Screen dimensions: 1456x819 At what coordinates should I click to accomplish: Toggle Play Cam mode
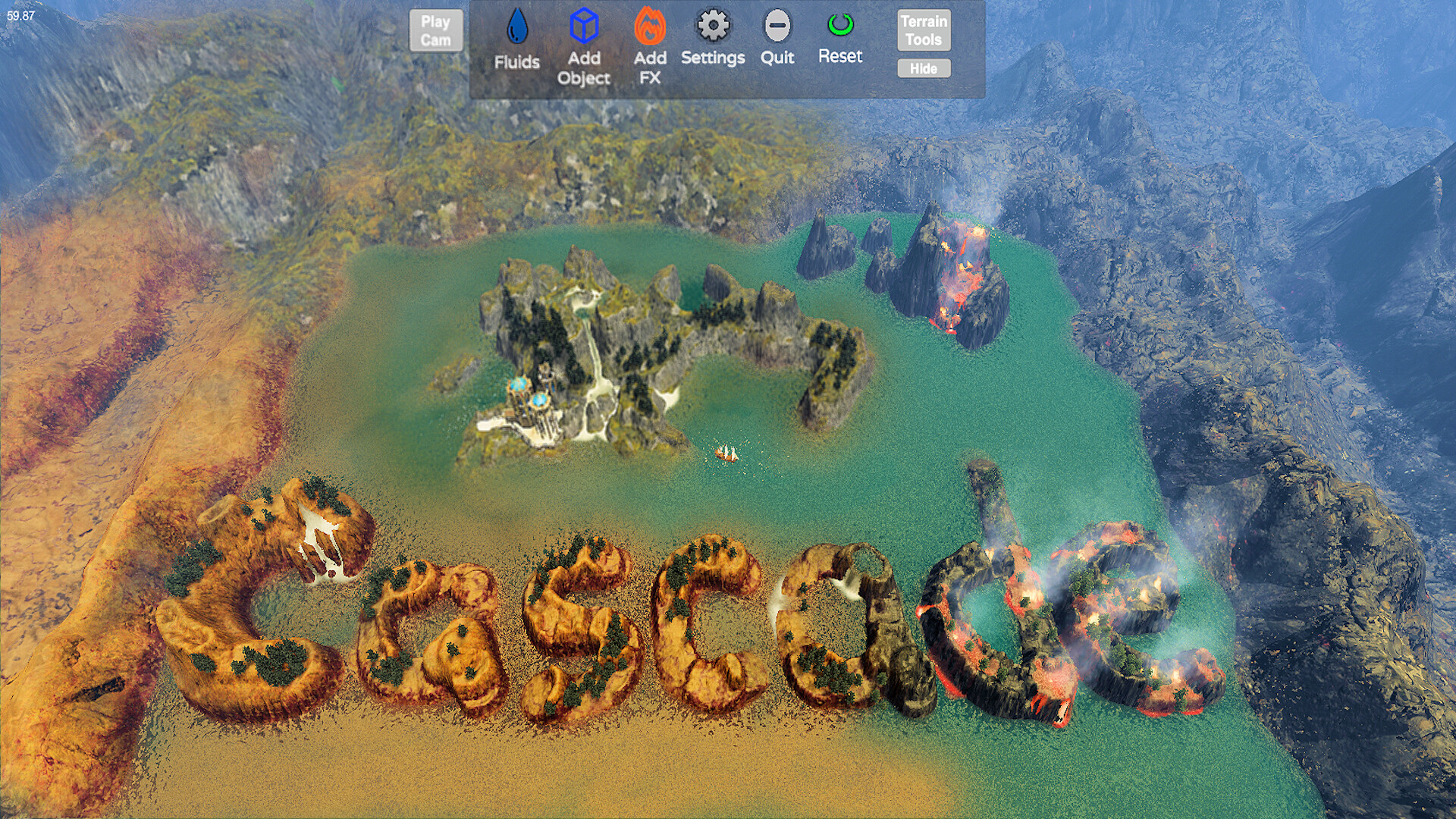[x=436, y=30]
